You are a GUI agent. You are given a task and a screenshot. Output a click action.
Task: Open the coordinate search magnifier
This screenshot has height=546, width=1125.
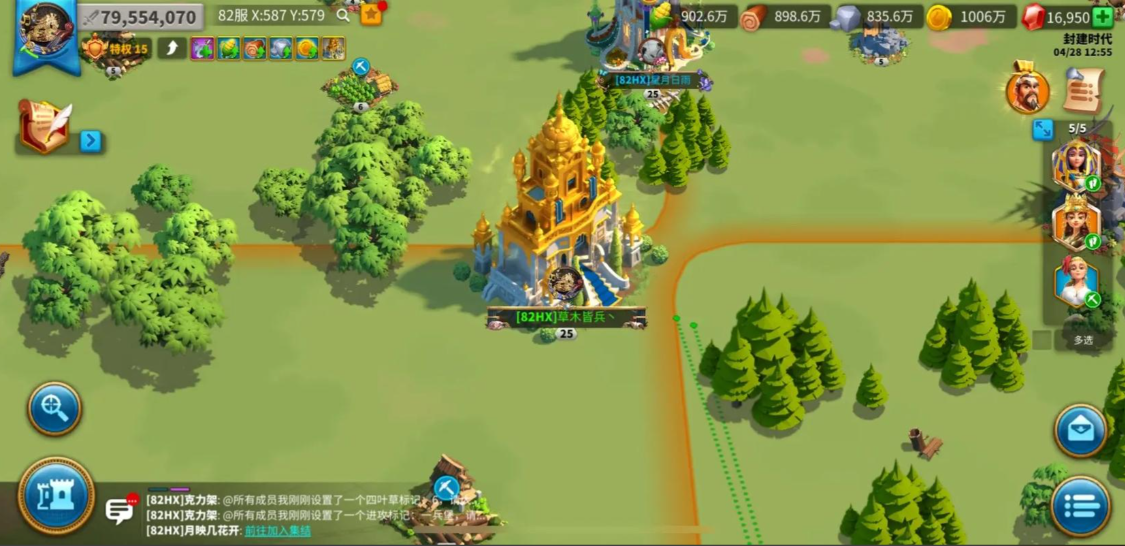(344, 16)
